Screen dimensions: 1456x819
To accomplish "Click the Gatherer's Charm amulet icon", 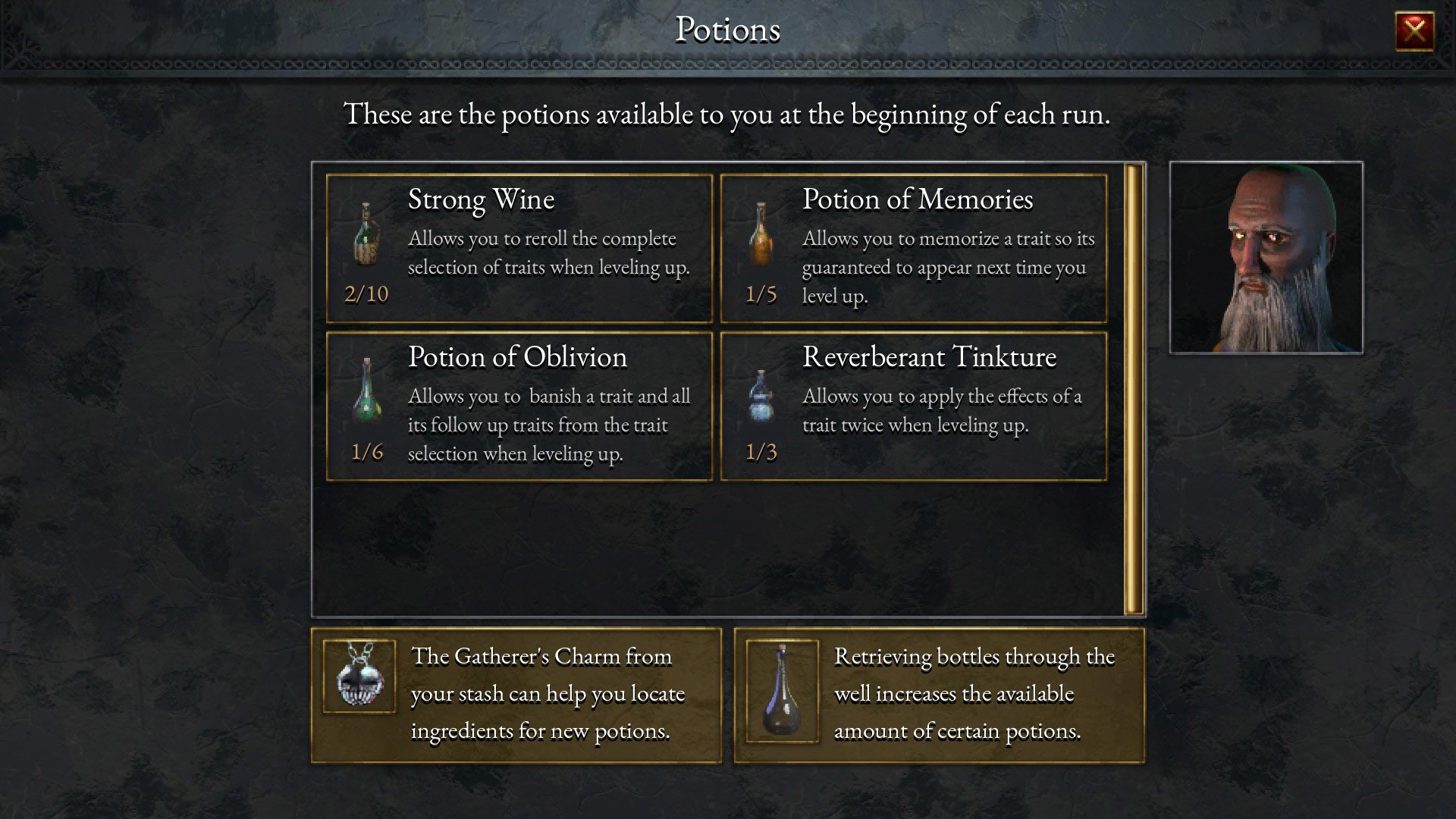I will [x=359, y=677].
